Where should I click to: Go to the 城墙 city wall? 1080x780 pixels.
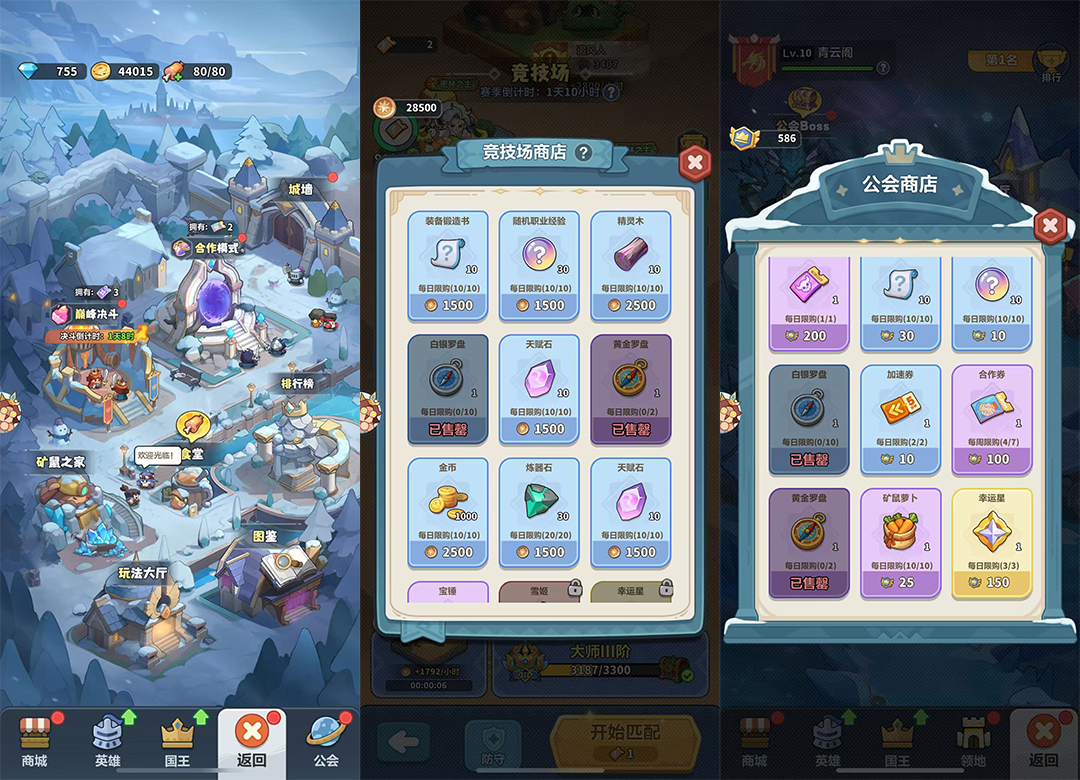299,190
